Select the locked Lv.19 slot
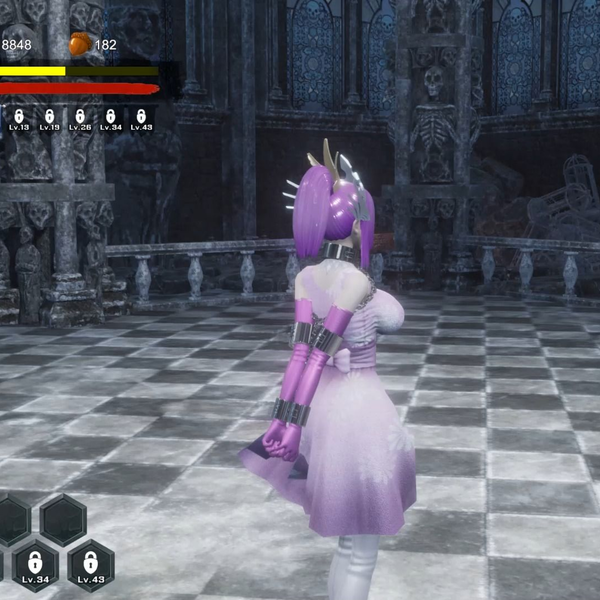Viewport: 600px width, 600px height. tap(48, 119)
